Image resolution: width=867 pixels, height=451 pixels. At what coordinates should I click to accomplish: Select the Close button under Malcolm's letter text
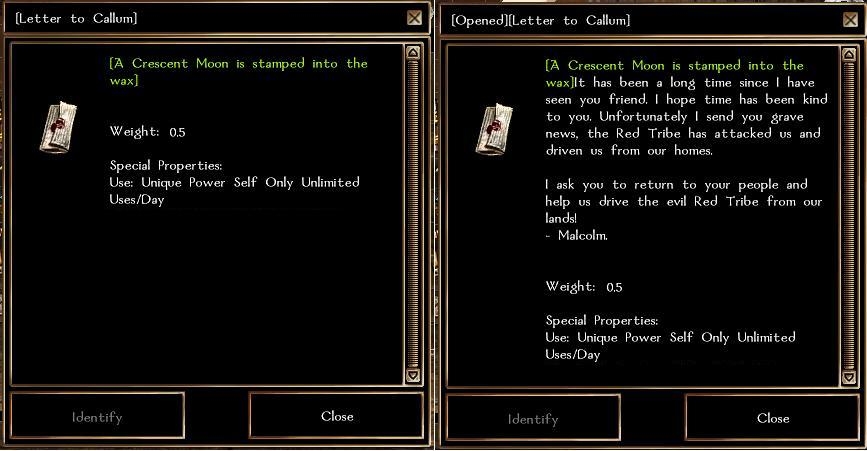pyautogui.click(x=773, y=418)
